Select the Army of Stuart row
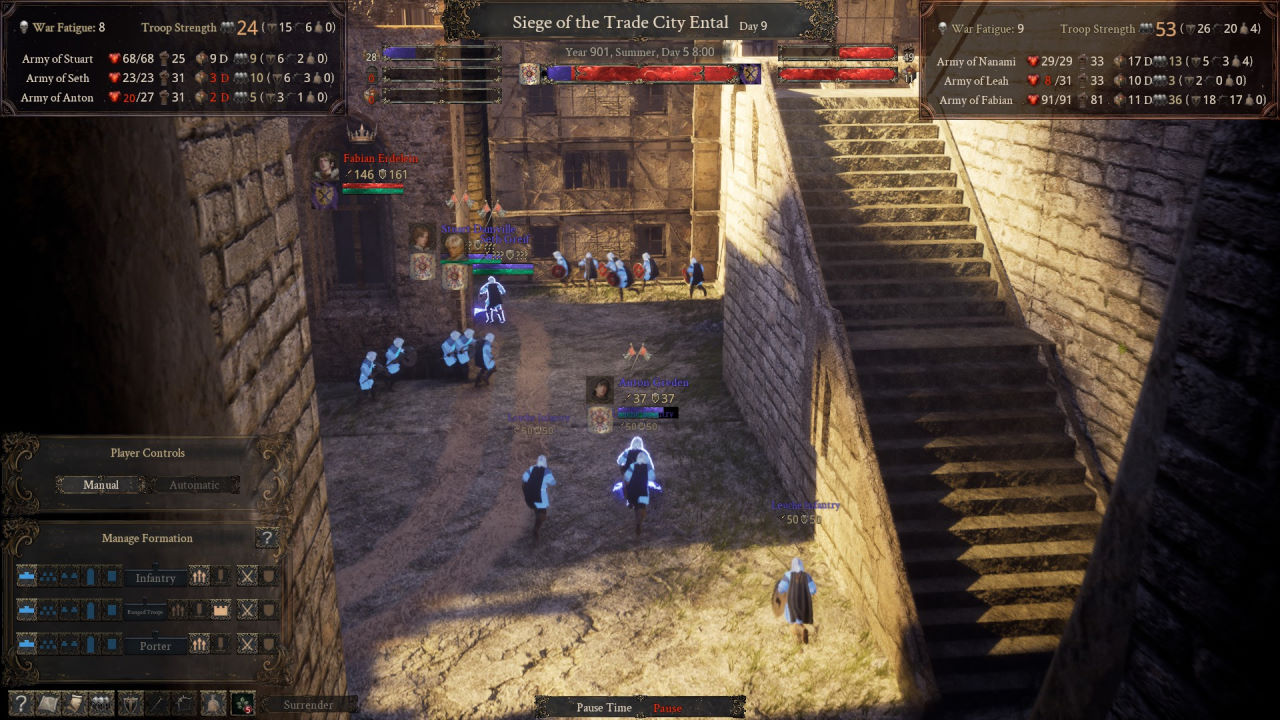This screenshot has width=1280, height=720. pyautogui.click(x=58, y=59)
